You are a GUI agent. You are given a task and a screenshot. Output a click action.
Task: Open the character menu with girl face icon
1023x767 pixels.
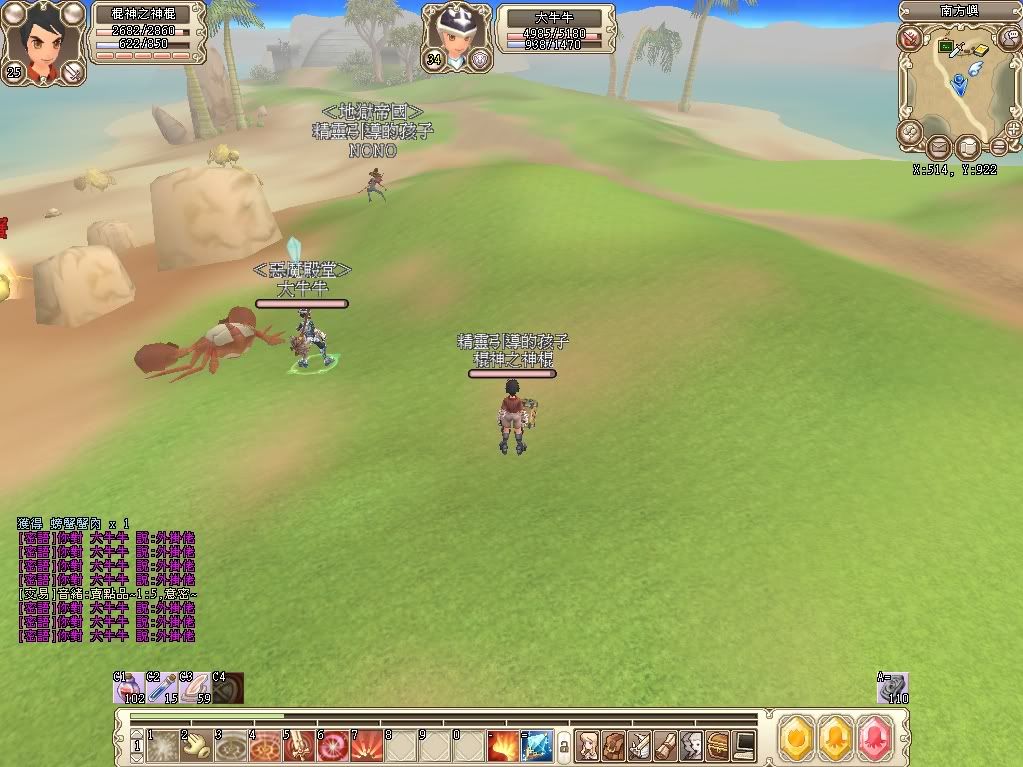(x=588, y=745)
